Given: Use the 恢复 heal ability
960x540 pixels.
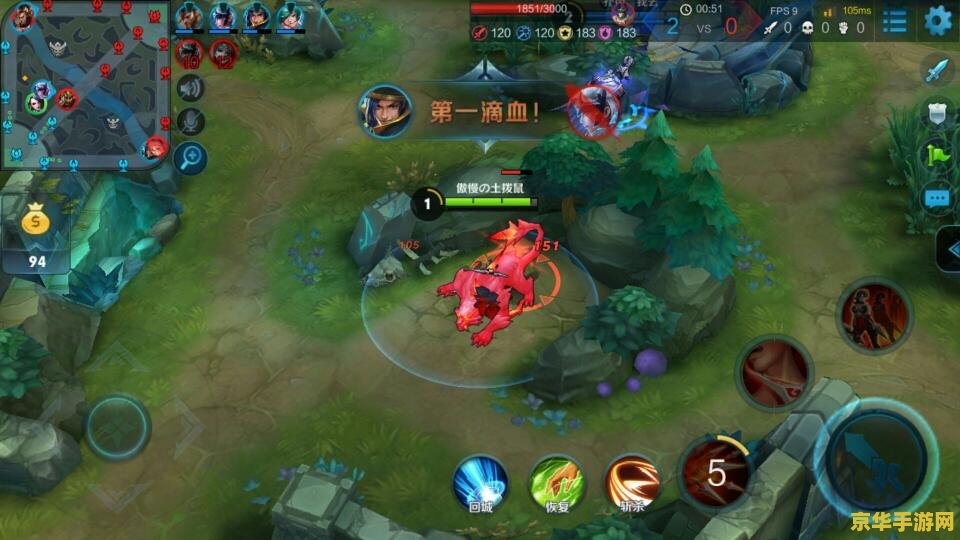Looking at the screenshot, I should tap(556, 479).
